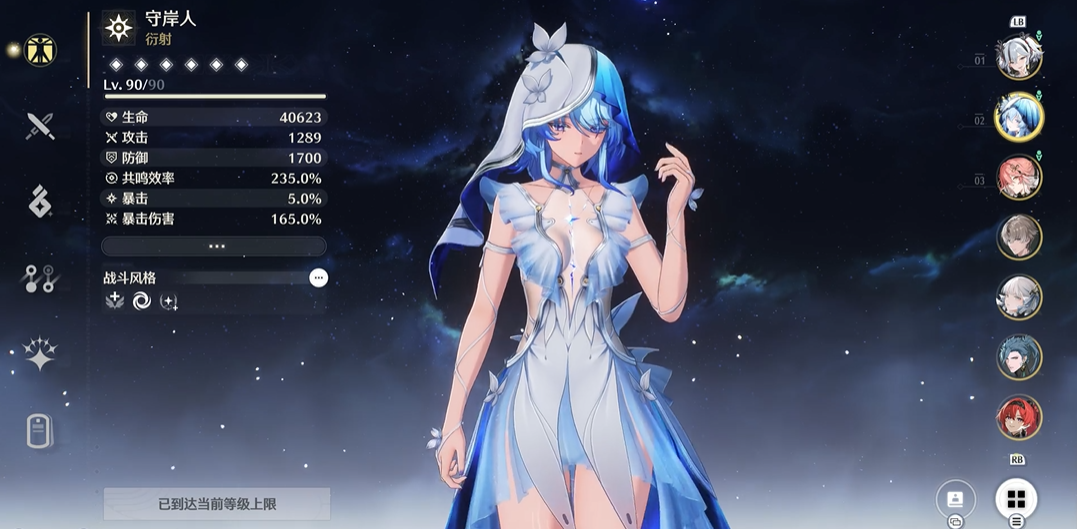
Task: Show the four-point star resonance chain tab
Action: [40, 354]
